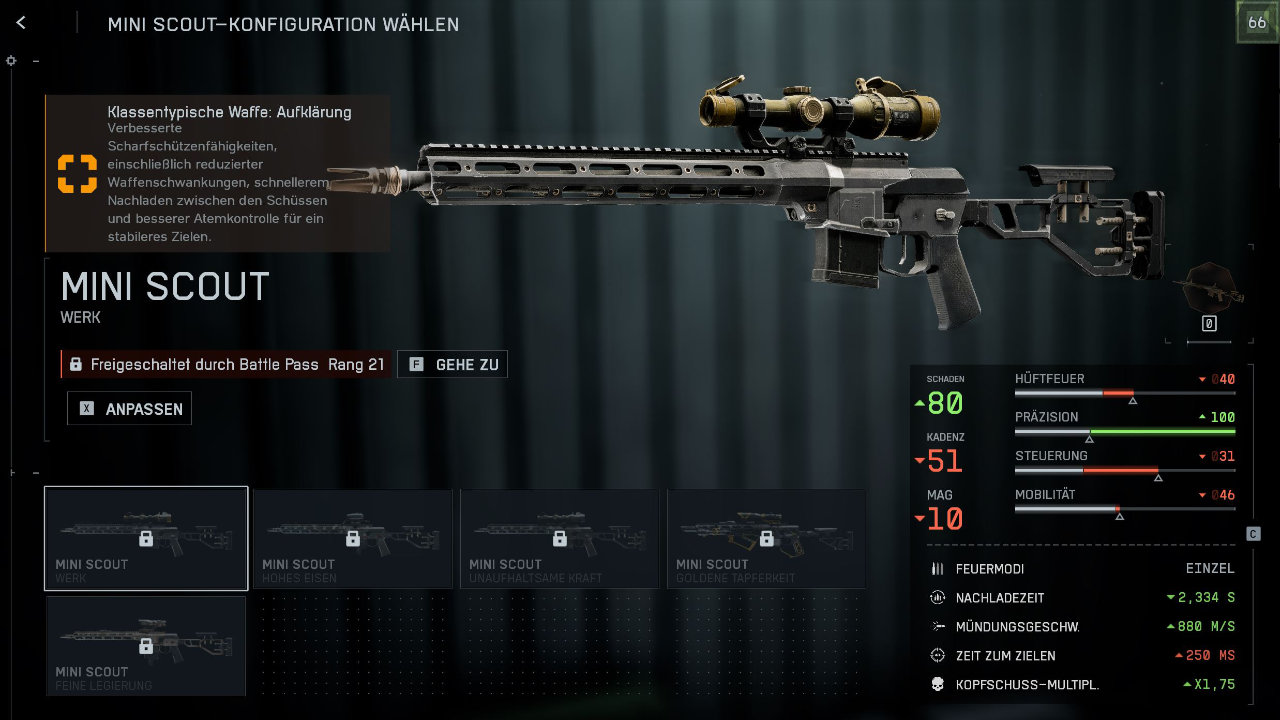The image size is (1280, 720).
Task: Open the ANPASSEN customization menu
Action: coord(130,409)
